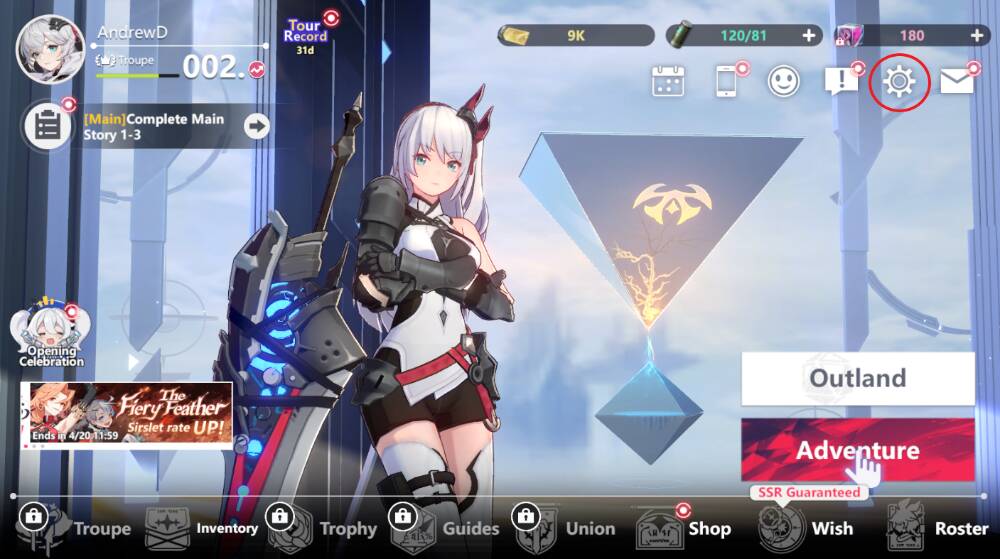Open the calendar events icon
The width and height of the screenshot is (1000, 559).
tap(667, 81)
